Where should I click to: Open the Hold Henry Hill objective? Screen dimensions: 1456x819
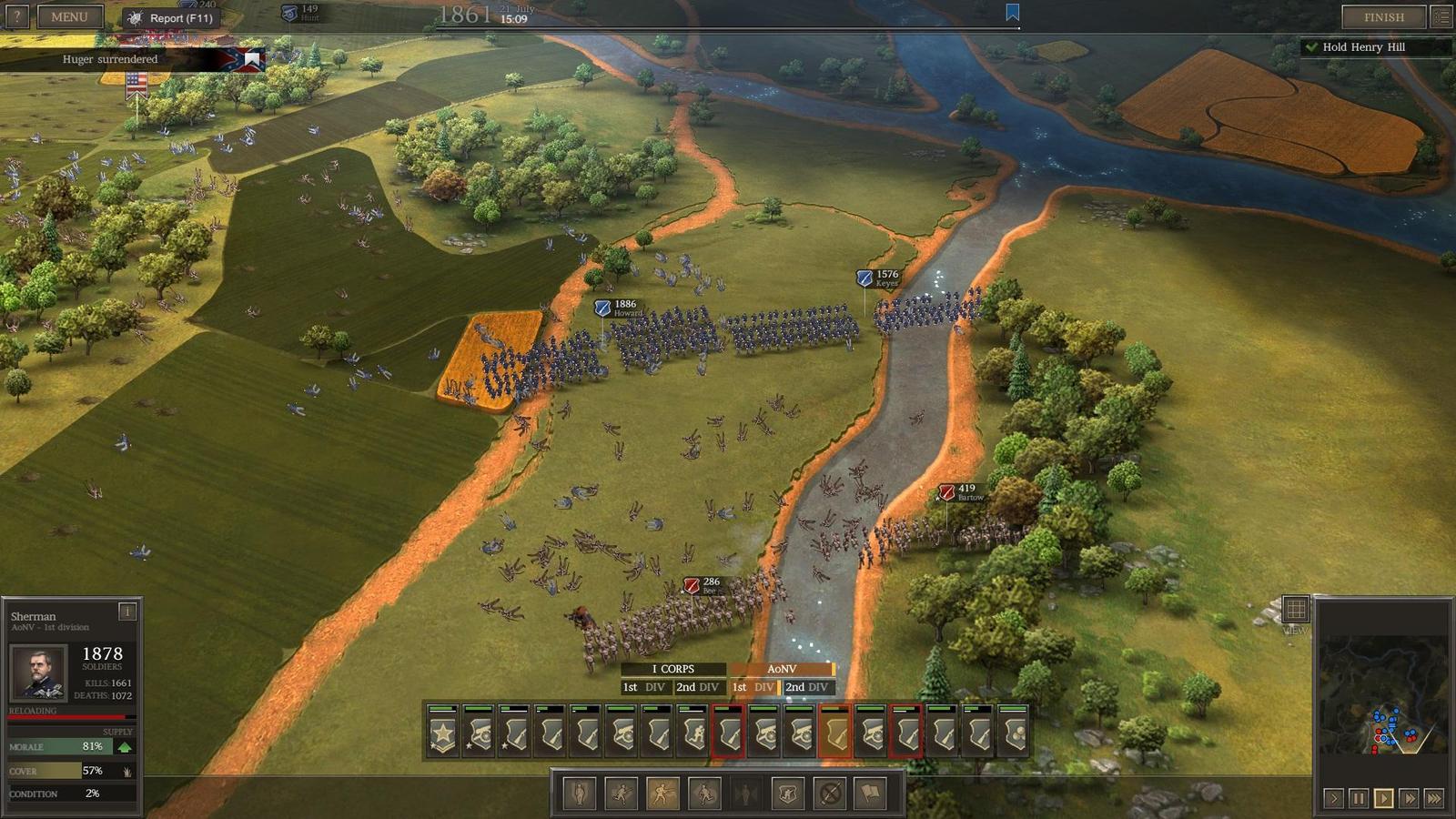(1363, 46)
